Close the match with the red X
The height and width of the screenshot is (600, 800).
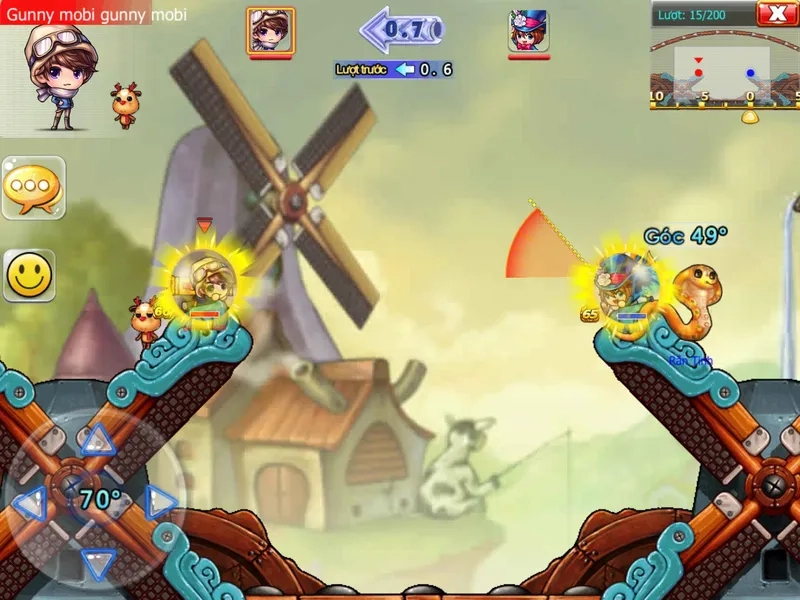(x=777, y=13)
